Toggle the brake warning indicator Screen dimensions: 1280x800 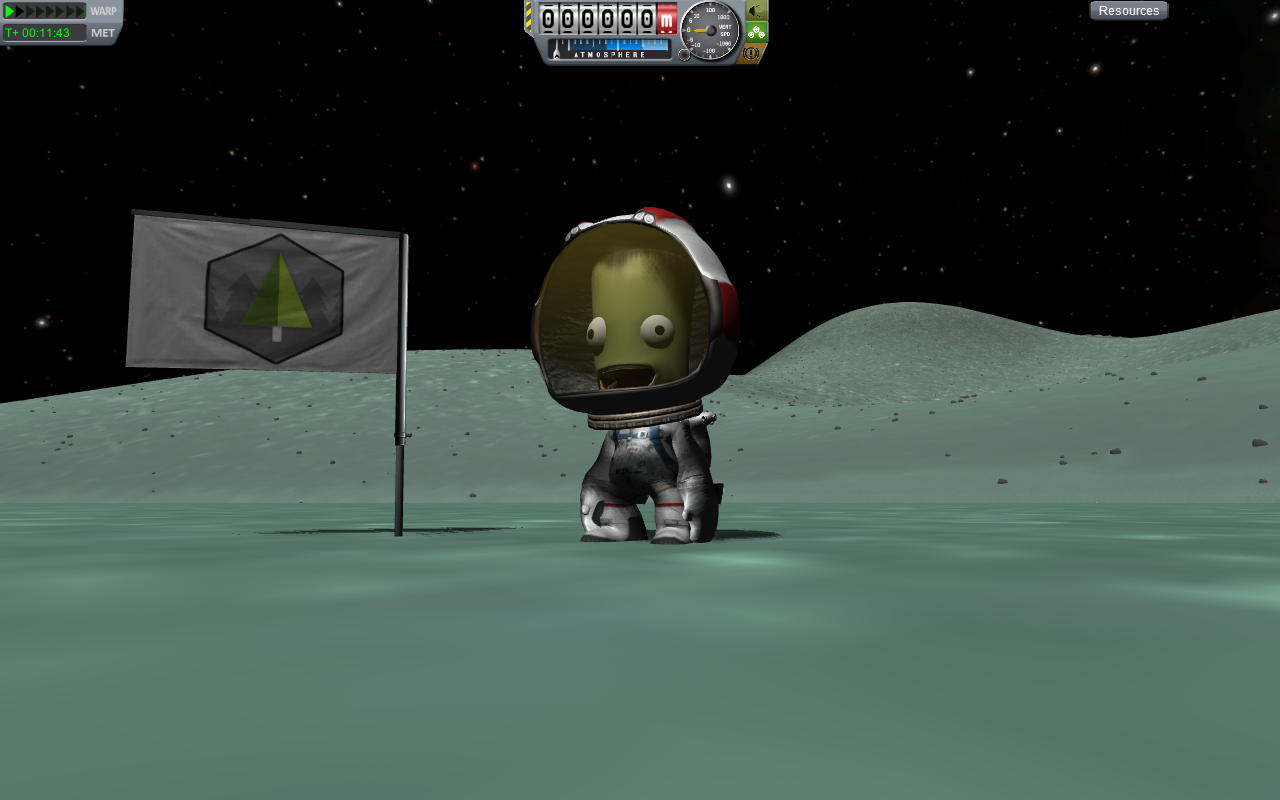750,53
